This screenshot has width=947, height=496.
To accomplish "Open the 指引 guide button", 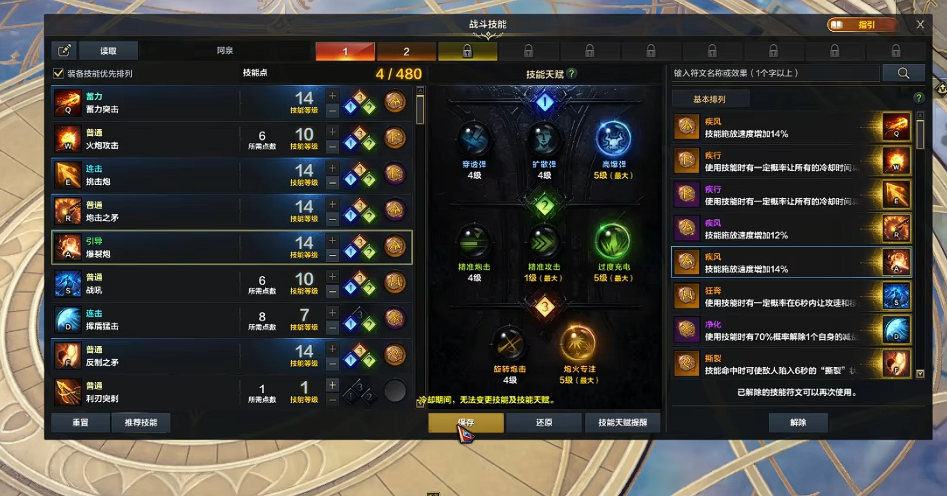I will click(862, 24).
